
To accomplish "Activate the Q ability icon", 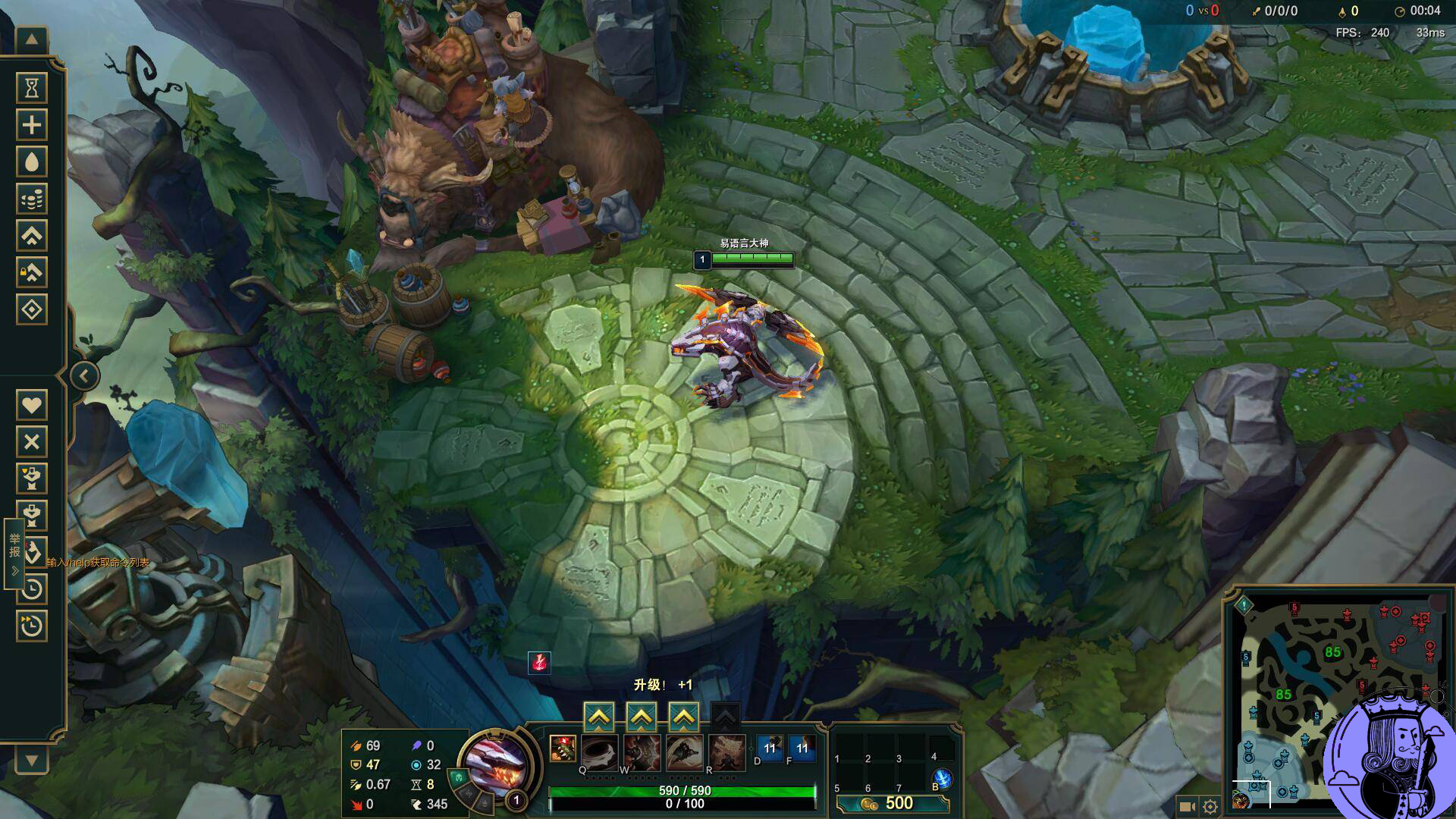I will 599,752.
